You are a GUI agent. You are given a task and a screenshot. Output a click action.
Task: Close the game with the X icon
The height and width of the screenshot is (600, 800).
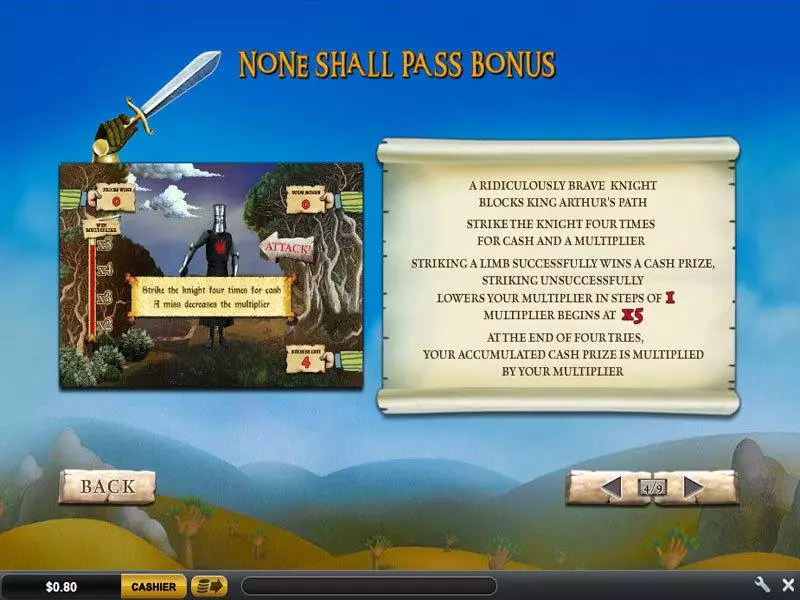tap(786, 585)
